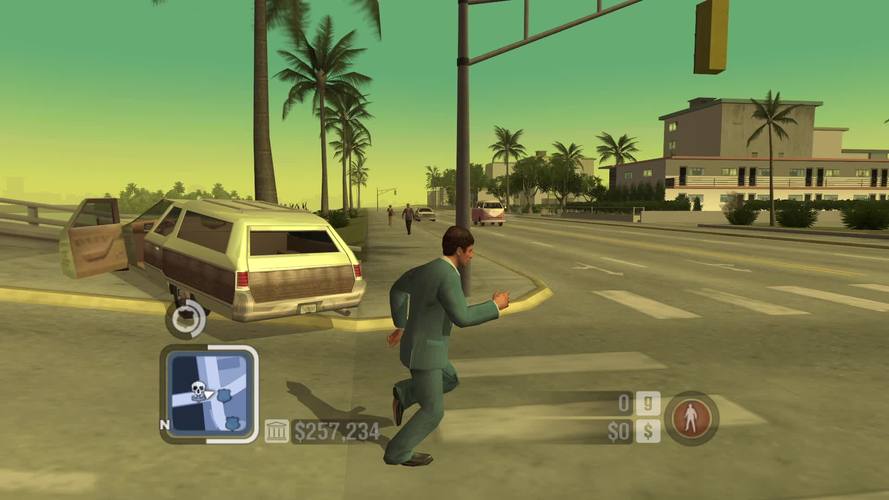Click the circular gauge icon above the minimap

pyautogui.click(x=187, y=319)
